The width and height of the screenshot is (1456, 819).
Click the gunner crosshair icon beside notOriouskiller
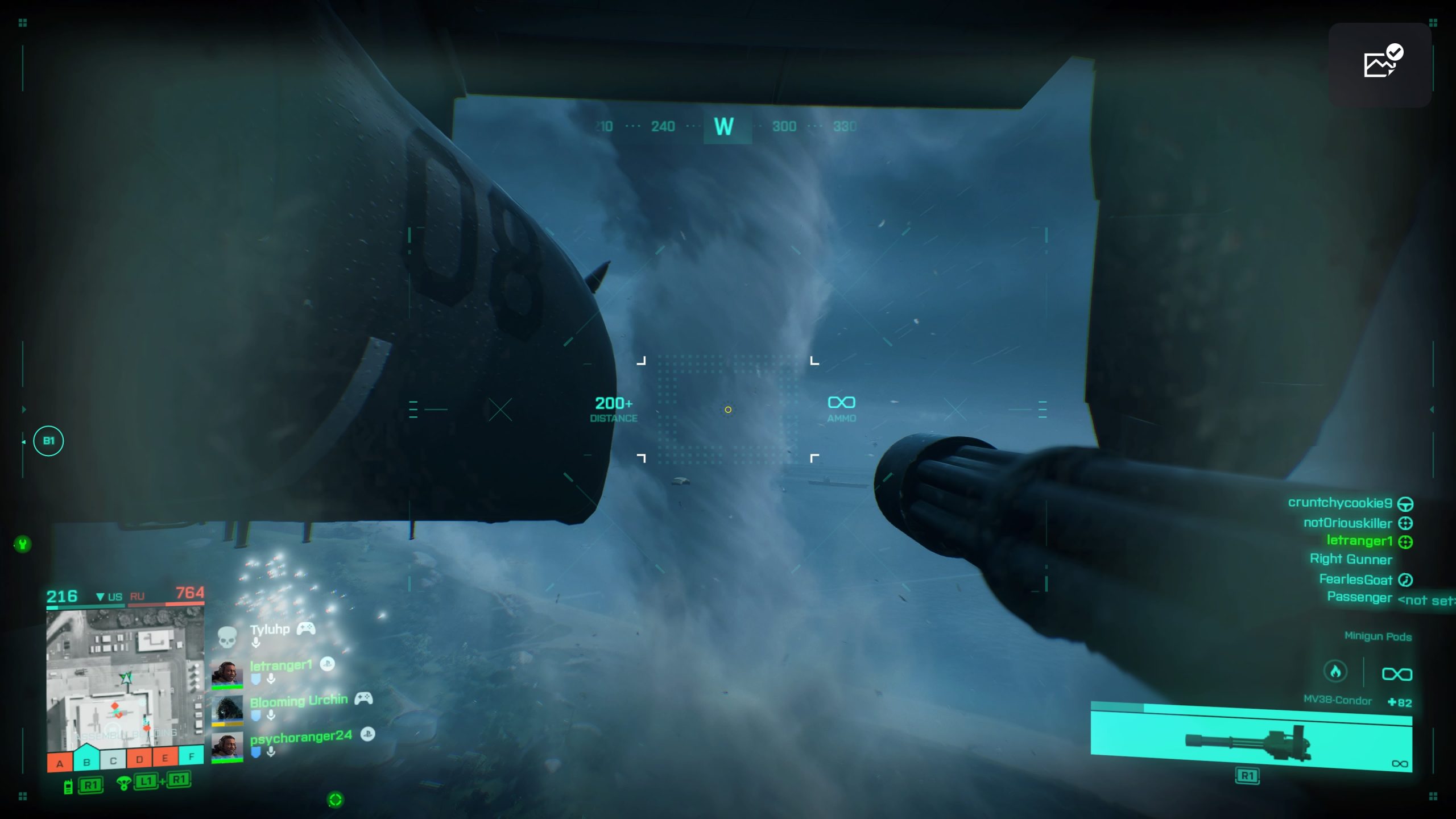1405,523
